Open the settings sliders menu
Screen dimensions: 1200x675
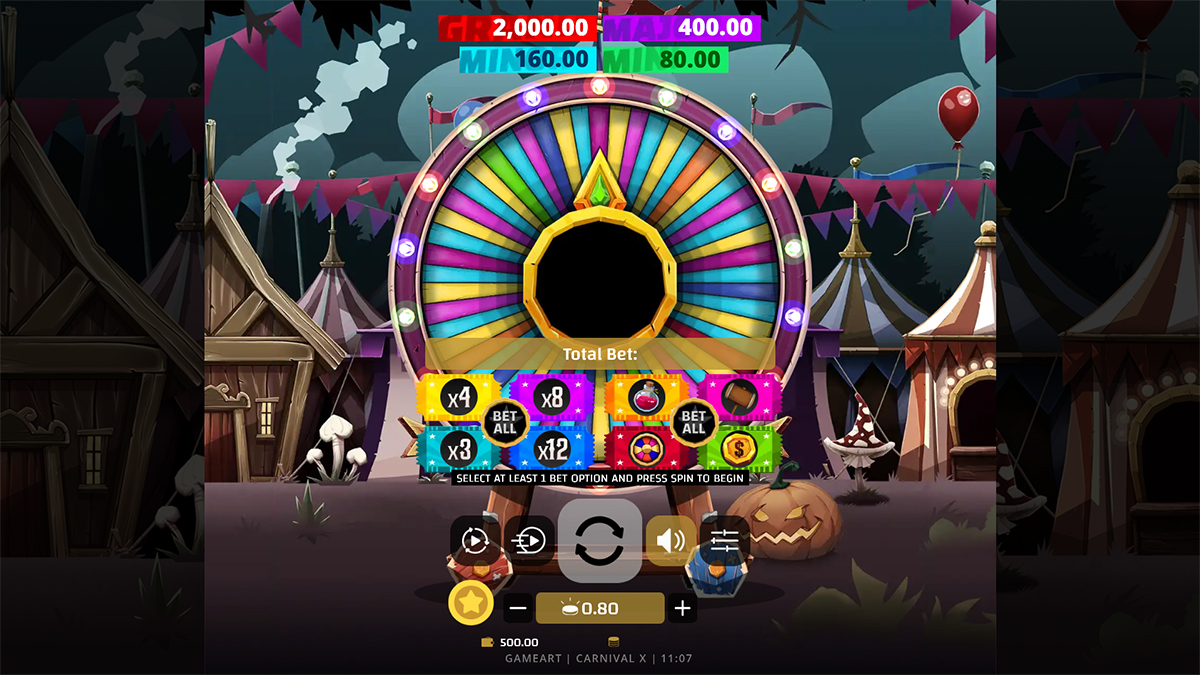[x=725, y=541]
